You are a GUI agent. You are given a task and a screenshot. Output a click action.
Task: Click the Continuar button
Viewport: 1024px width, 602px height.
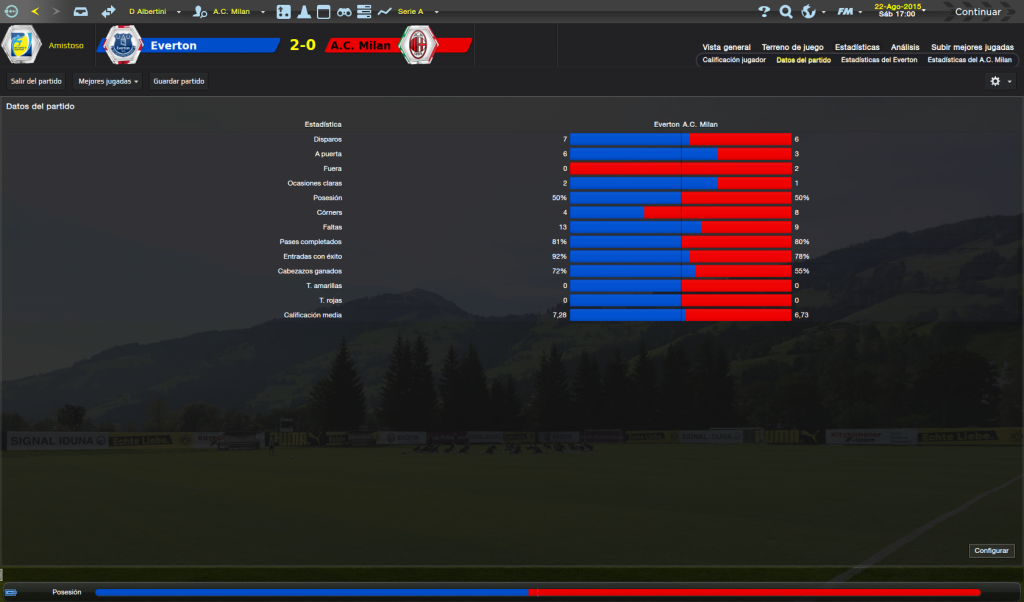[977, 12]
